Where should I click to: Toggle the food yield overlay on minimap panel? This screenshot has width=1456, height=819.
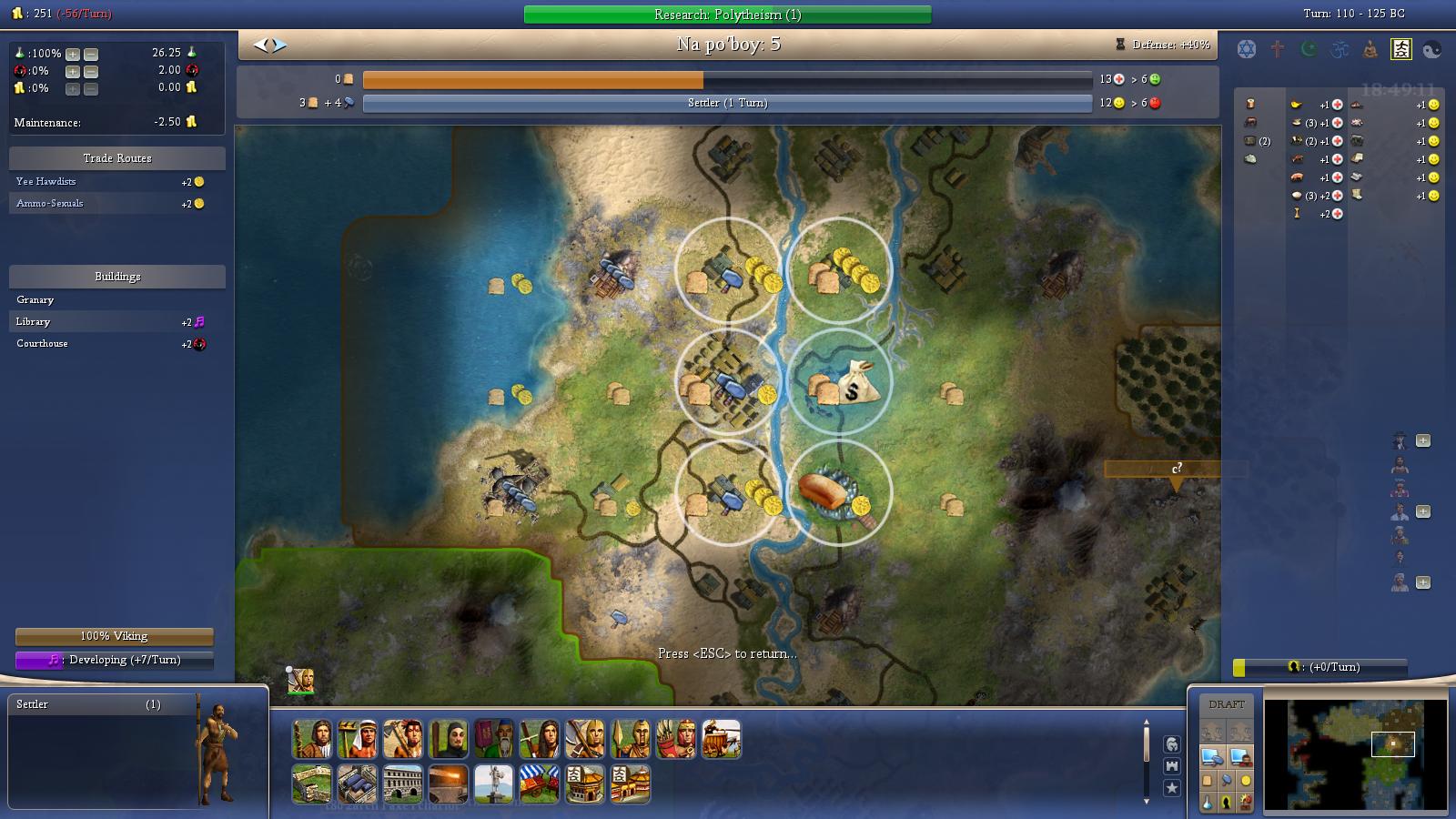[1208, 780]
